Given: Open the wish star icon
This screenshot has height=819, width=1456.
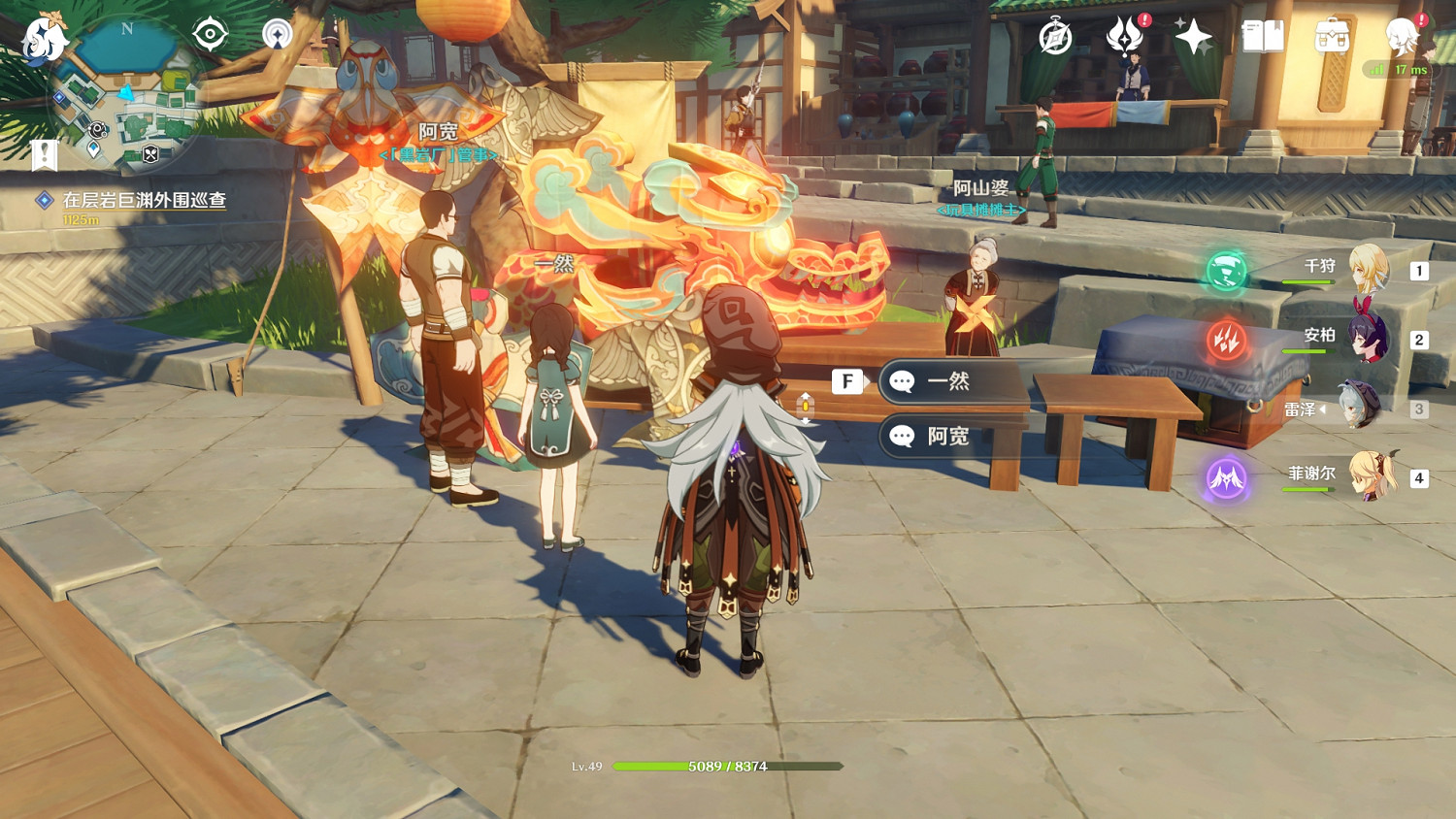Looking at the screenshot, I should 1193,38.
